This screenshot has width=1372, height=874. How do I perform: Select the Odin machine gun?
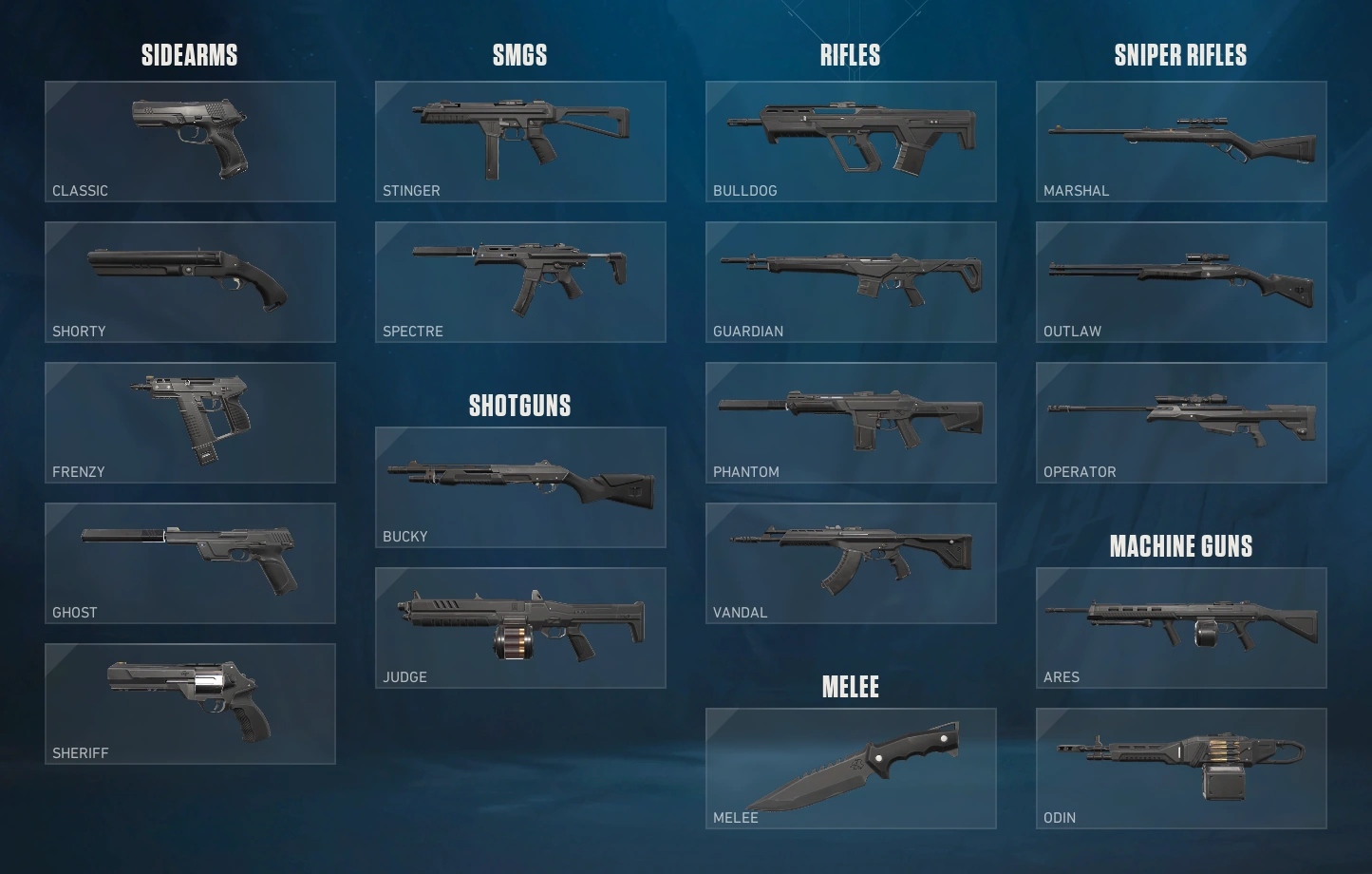(1180, 768)
